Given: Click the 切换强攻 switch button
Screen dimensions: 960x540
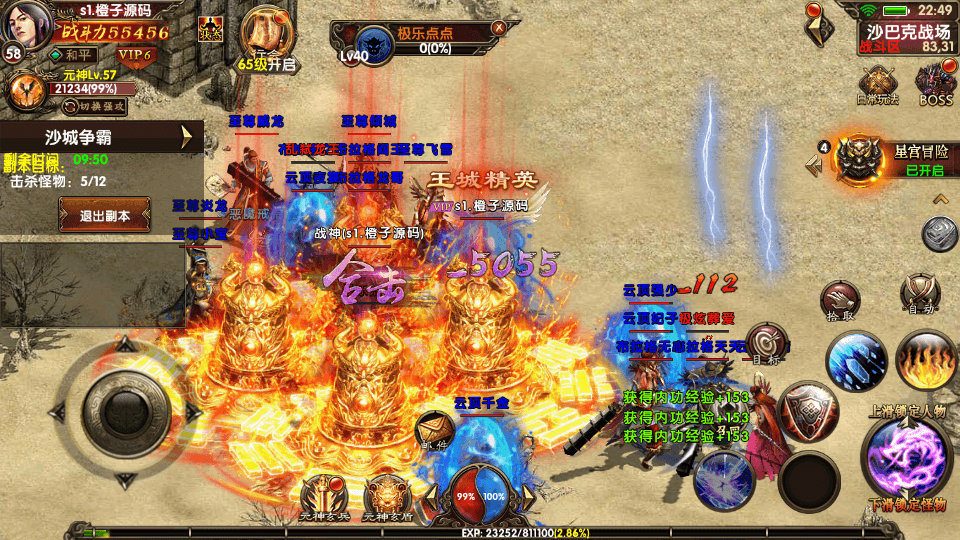Looking at the screenshot, I should click(x=94, y=106).
